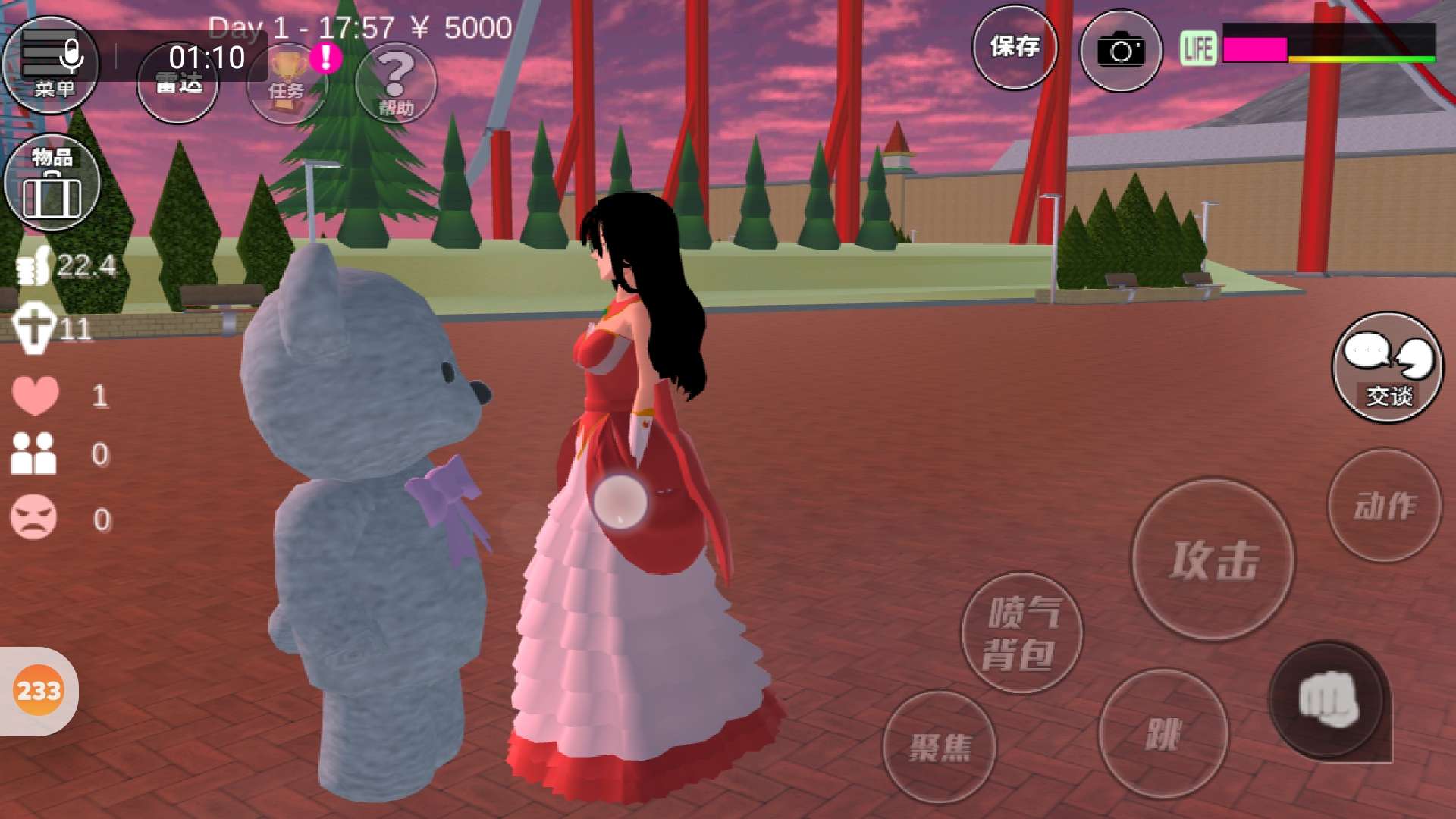1456x819 pixels.
Task: Make the character jump with 跳
Action: 1163,733
